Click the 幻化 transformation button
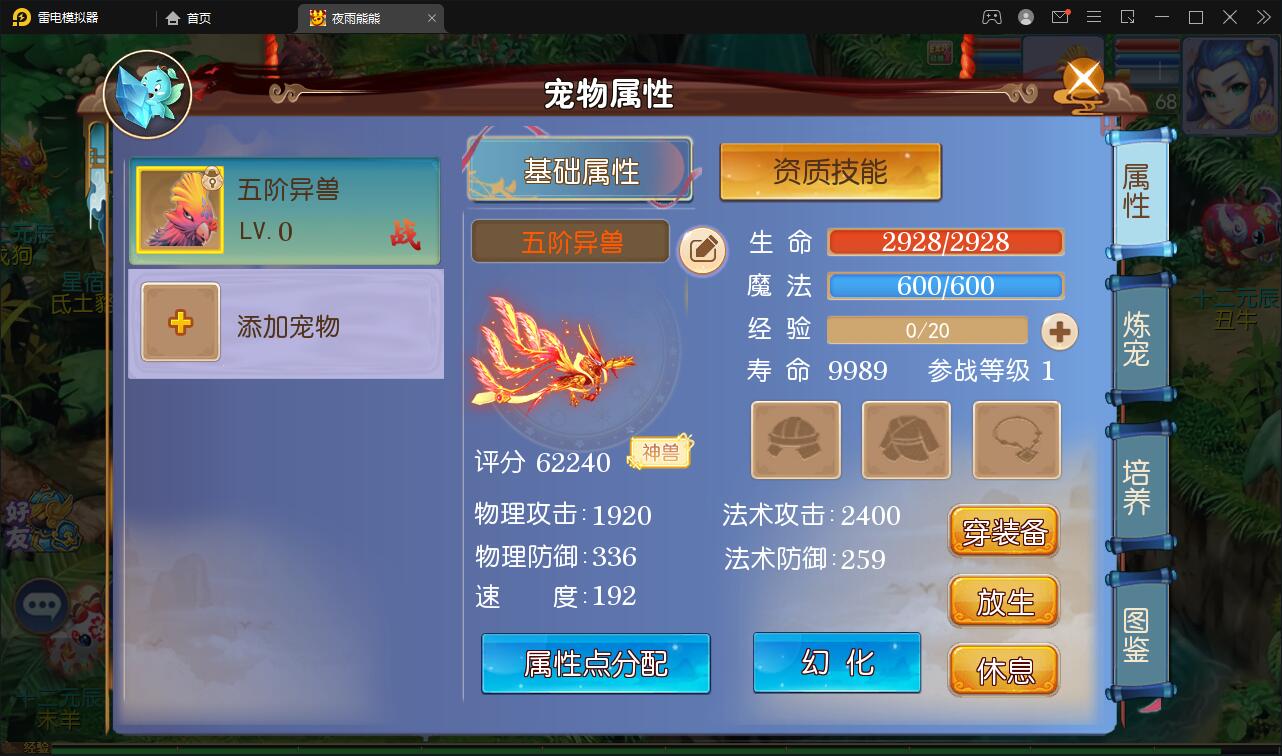 (837, 662)
